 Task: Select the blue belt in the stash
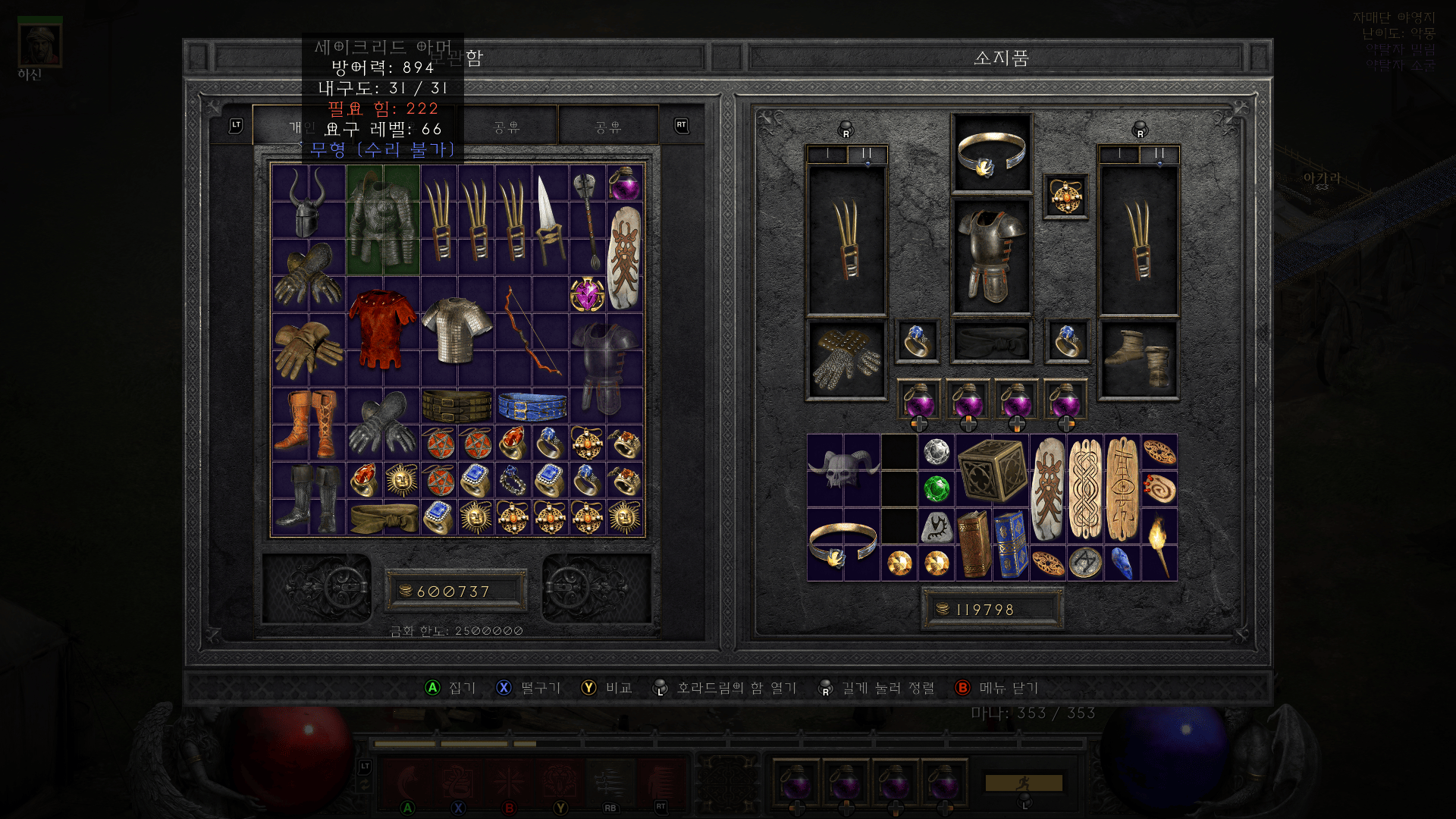[532, 406]
